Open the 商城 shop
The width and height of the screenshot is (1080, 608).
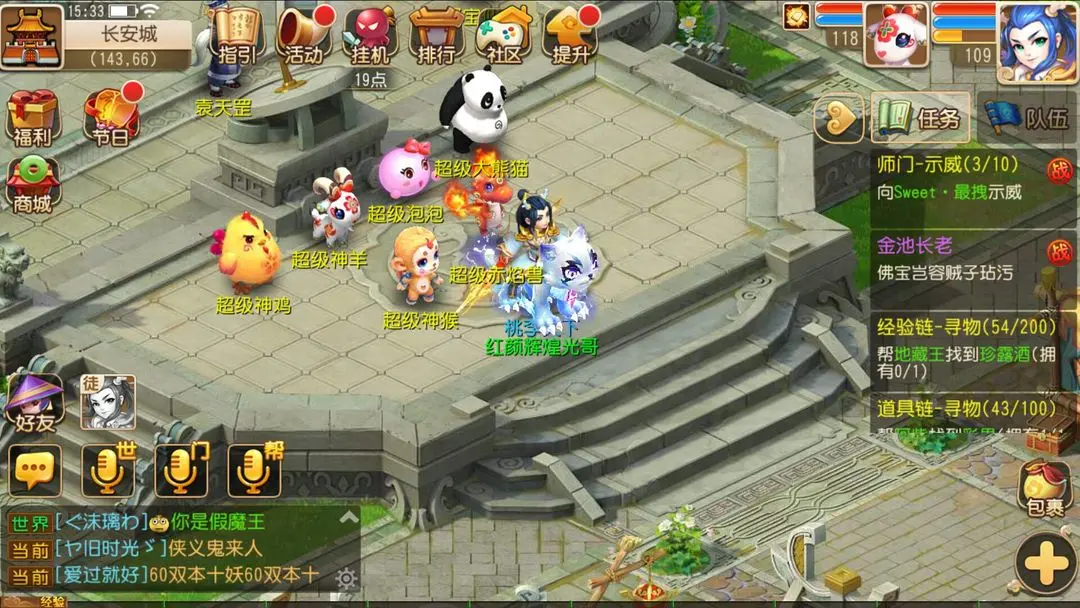[x=33, y=185]
